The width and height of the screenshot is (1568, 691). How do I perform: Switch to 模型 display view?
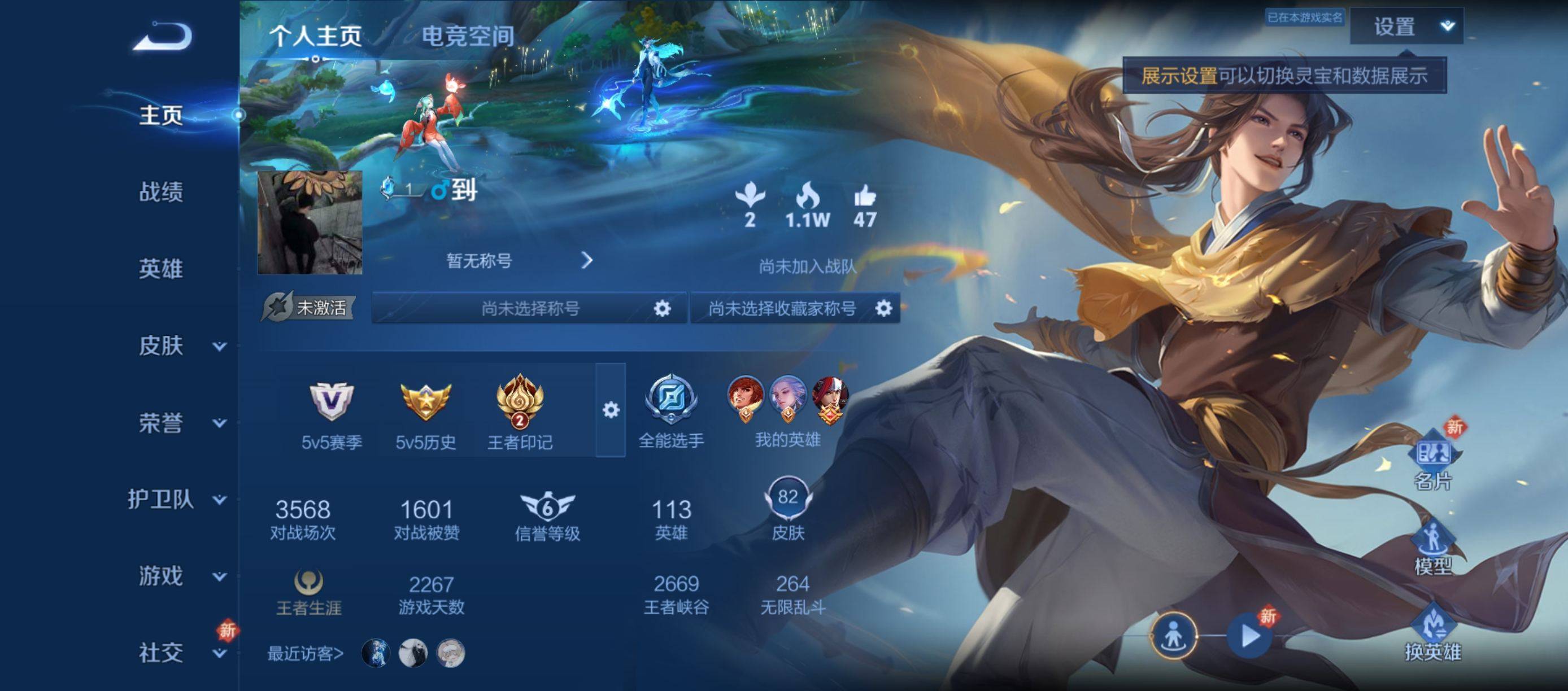point(1432,548)
